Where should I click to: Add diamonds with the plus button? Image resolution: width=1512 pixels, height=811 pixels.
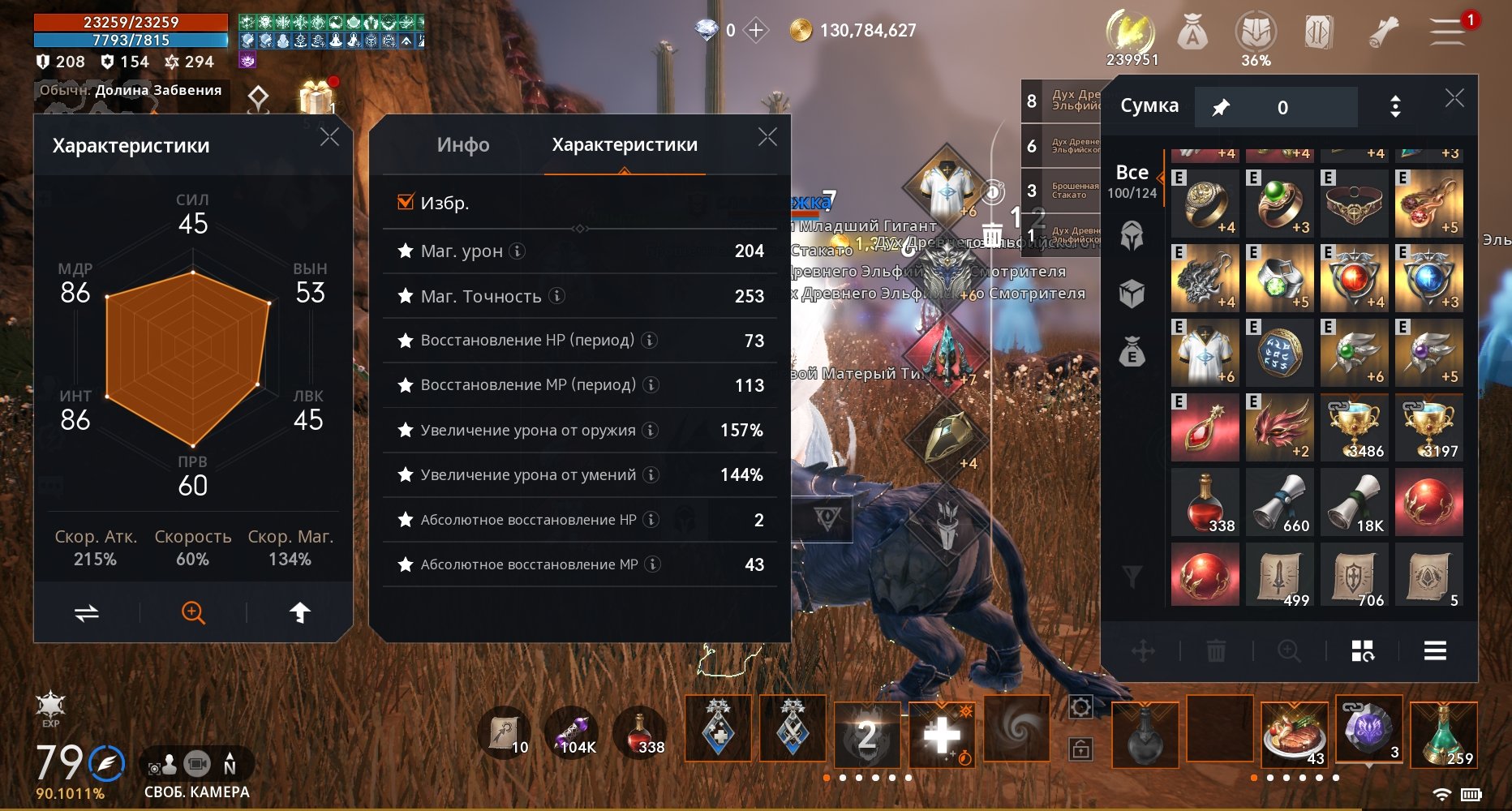pos(756,31)
